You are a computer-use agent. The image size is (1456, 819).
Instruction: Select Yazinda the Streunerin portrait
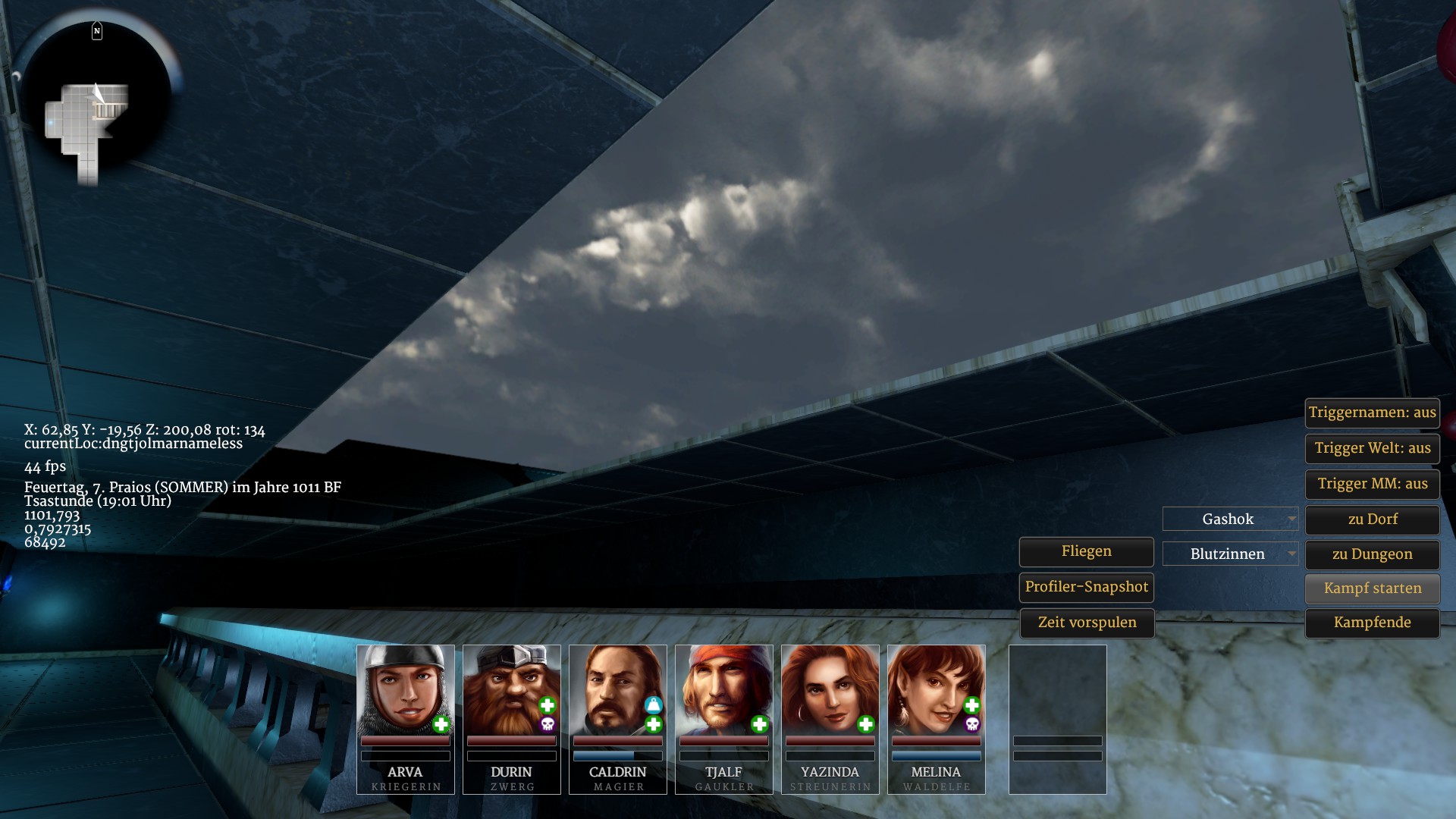[830, 689]
